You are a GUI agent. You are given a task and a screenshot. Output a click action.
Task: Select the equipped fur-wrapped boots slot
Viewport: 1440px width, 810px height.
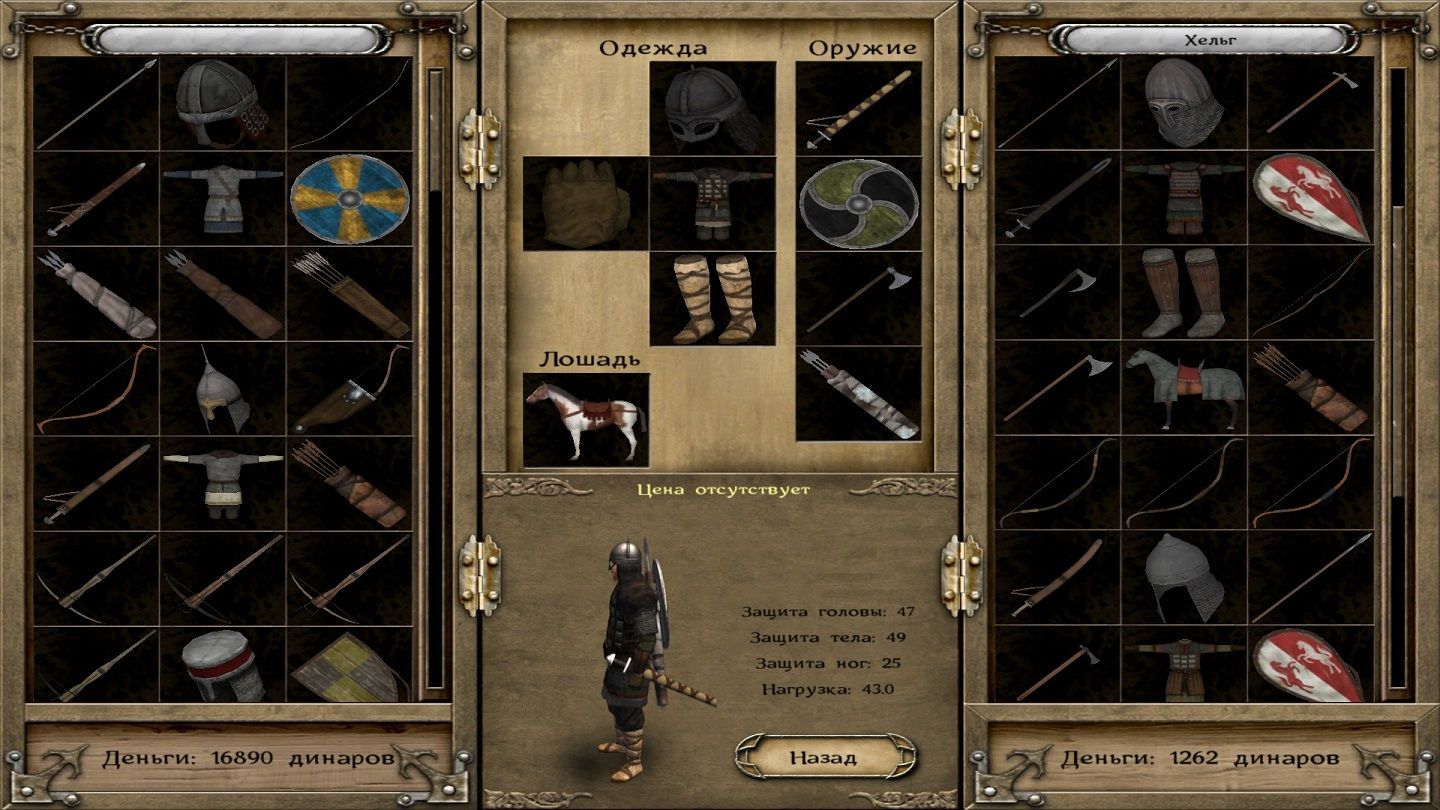coord(712,298)
